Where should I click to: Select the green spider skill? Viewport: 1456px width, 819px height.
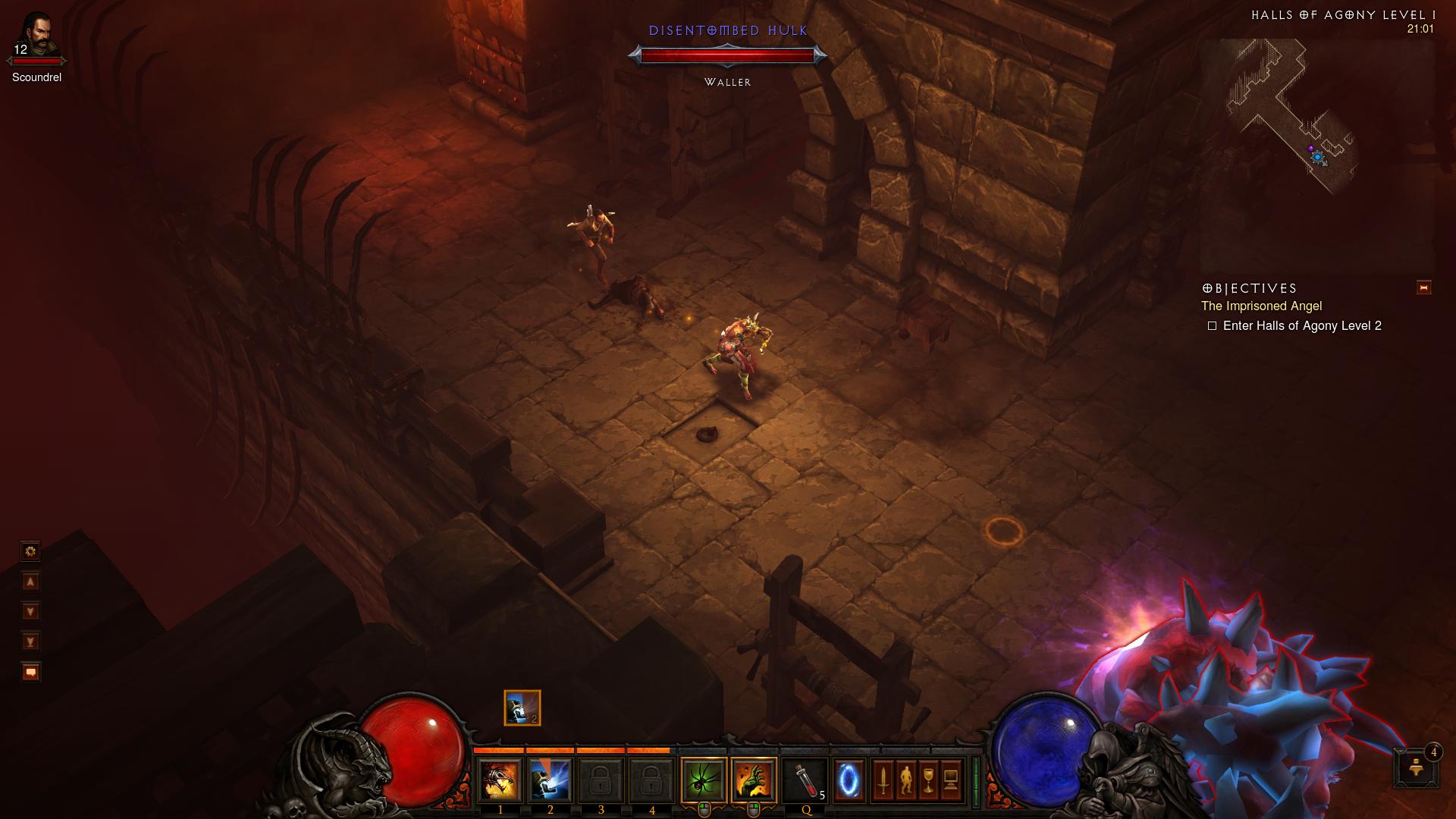704,780
